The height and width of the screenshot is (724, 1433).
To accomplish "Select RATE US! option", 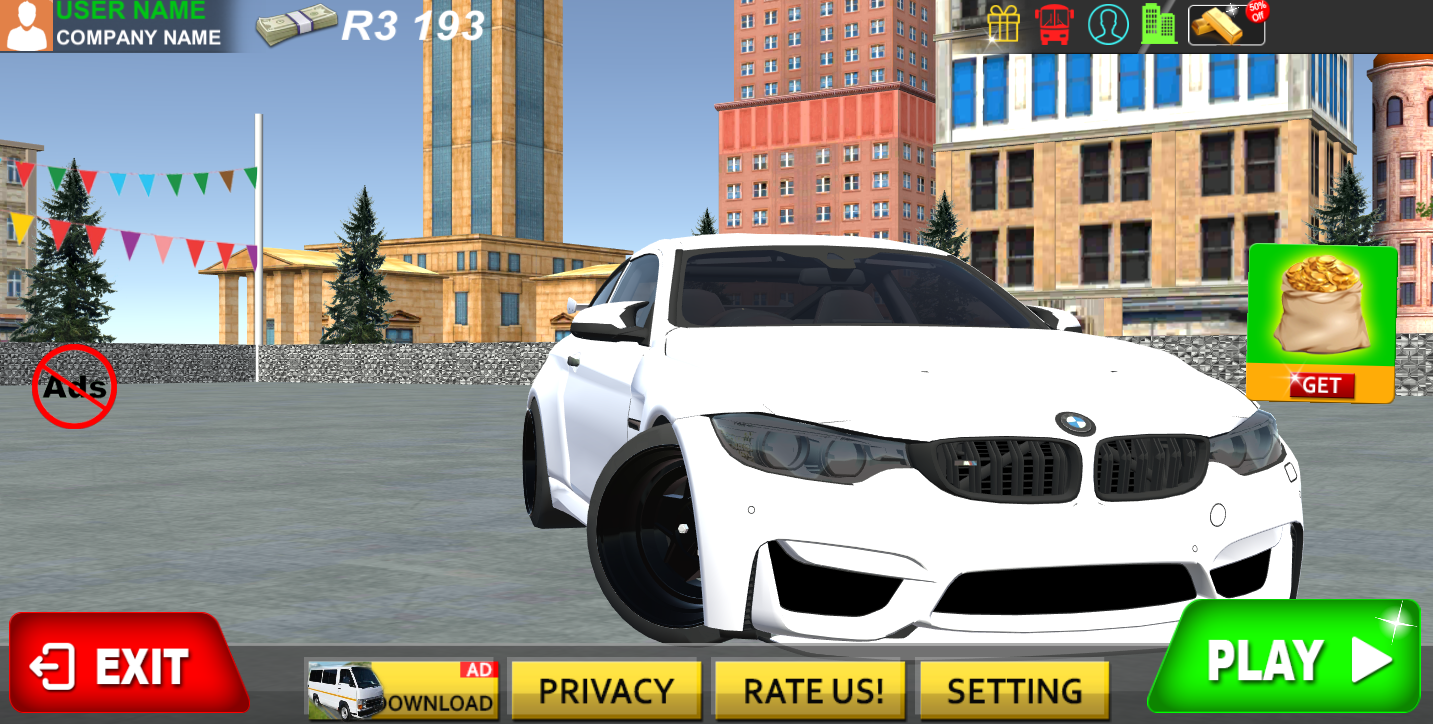I will pos(810,688).
